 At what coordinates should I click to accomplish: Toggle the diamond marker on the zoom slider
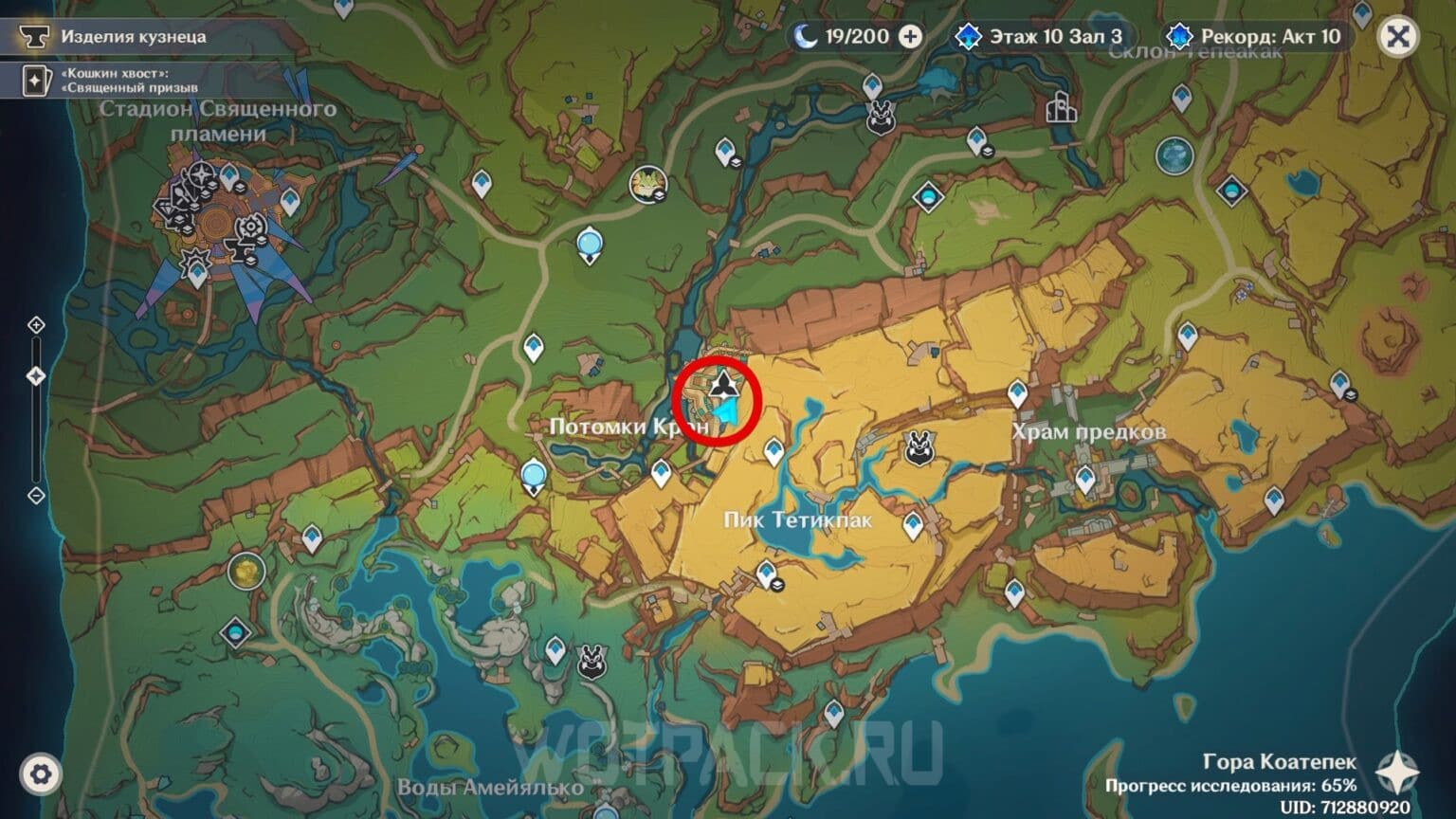[x=36, y=374]
